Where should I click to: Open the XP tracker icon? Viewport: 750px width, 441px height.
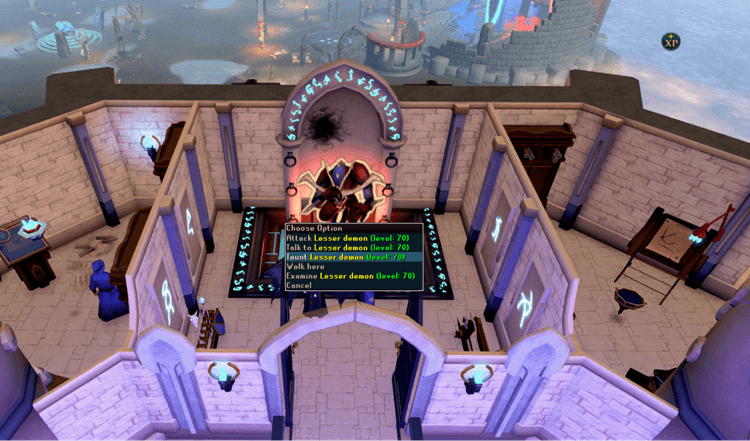pyautogui.click(x=672, y=41)
